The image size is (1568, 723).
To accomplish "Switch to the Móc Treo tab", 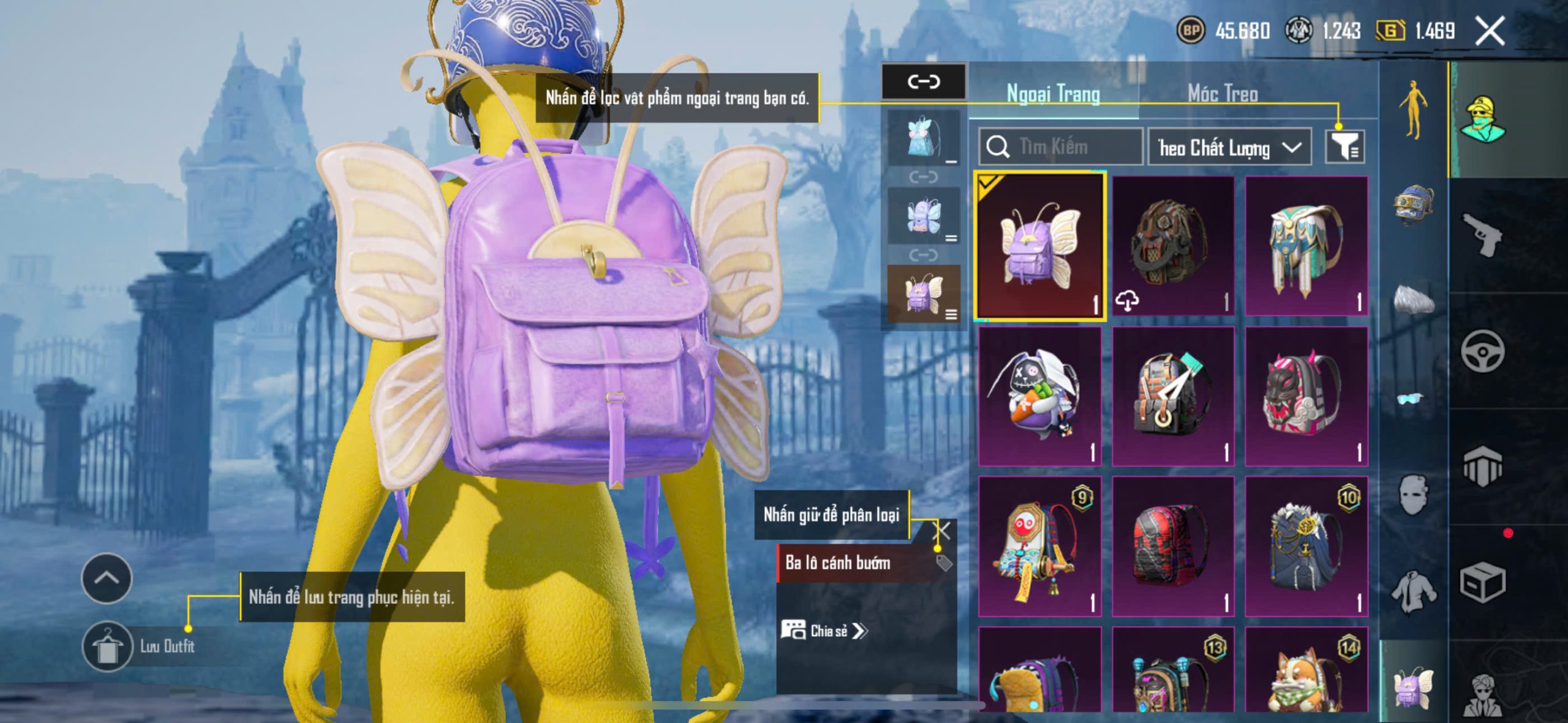I will 1223,94.
